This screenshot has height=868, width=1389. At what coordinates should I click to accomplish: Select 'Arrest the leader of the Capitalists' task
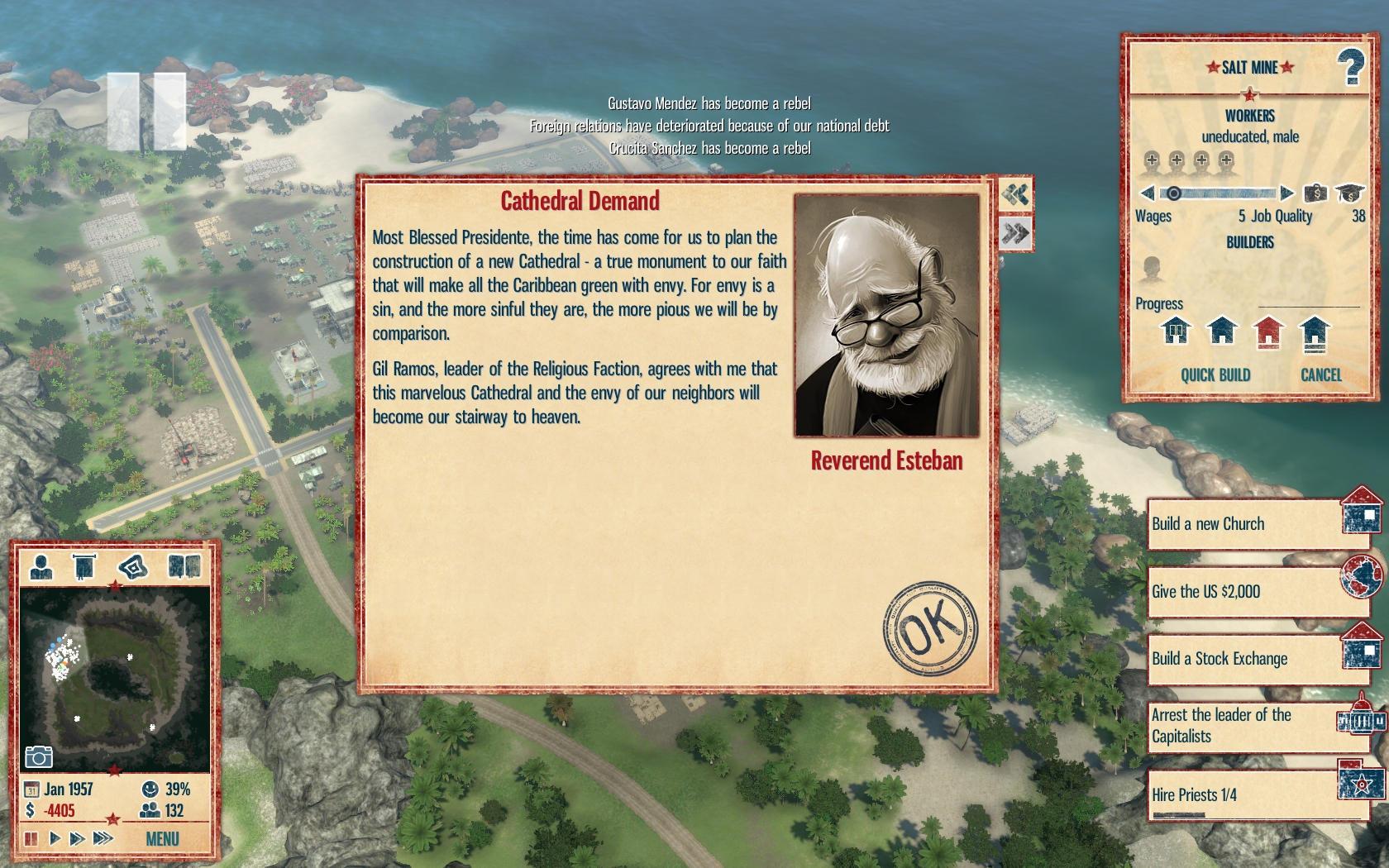click(x=1244, y=726)
